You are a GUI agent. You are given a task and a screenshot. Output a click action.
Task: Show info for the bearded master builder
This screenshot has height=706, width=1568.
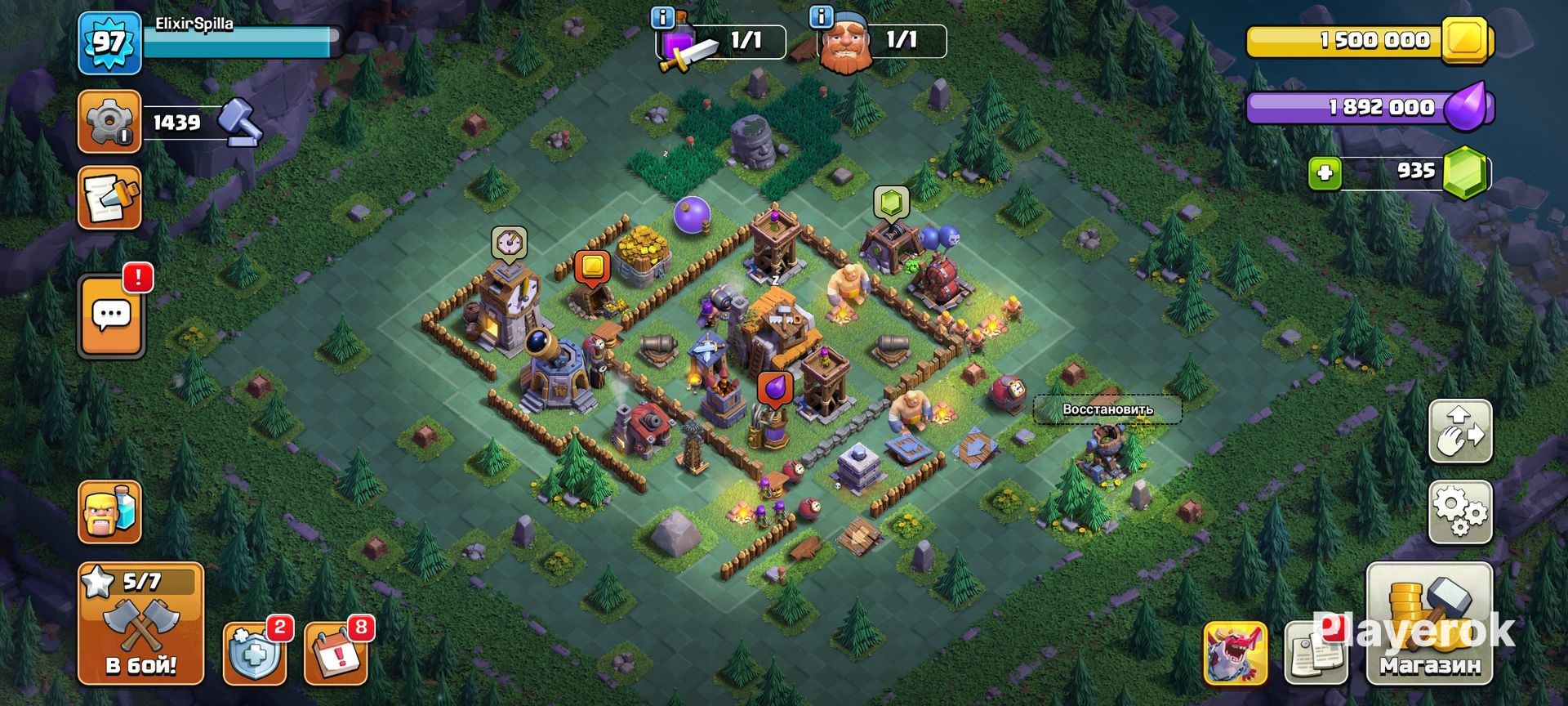[820, 17]
